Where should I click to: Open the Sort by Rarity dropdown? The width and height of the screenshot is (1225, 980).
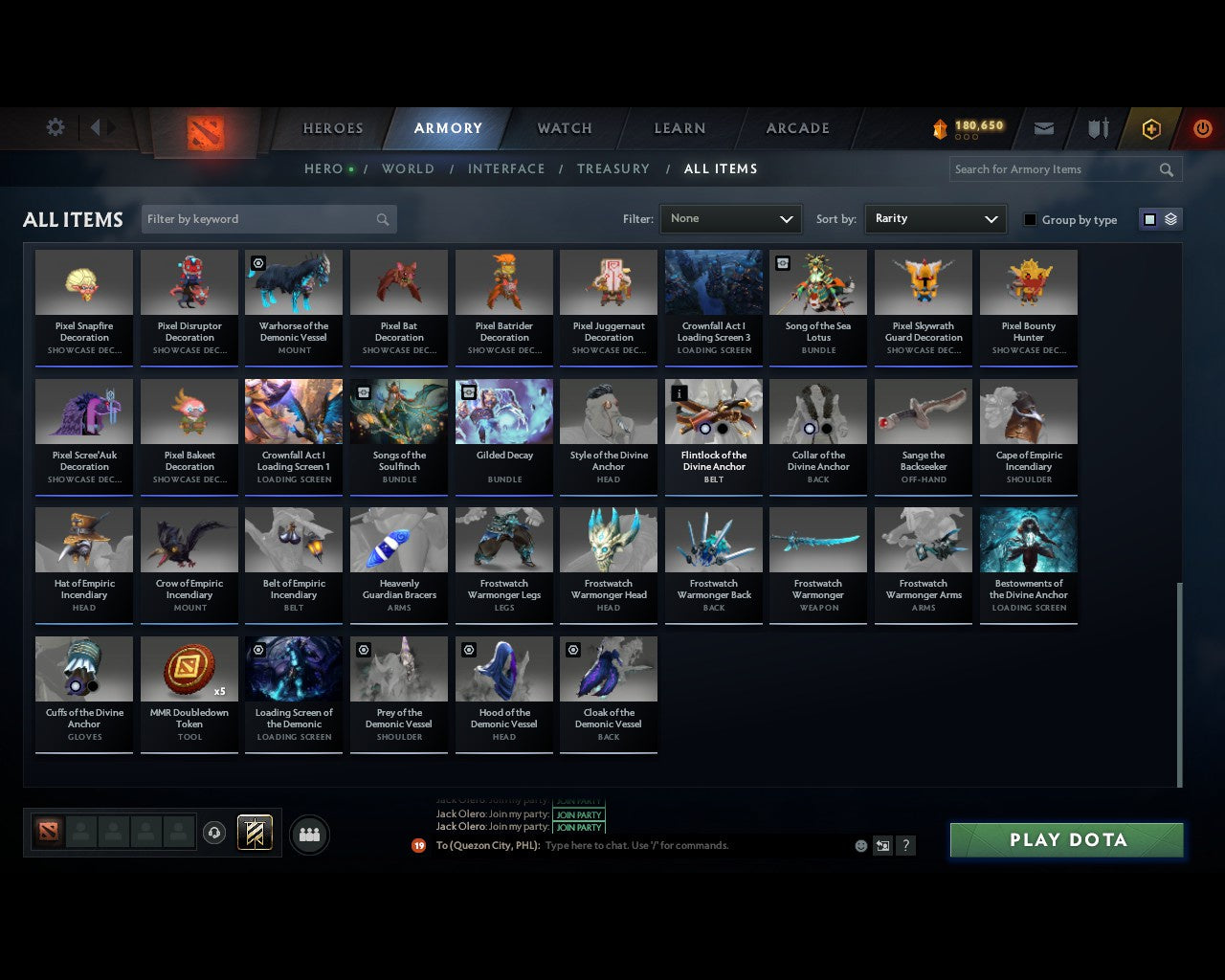[x=935, y=219]
